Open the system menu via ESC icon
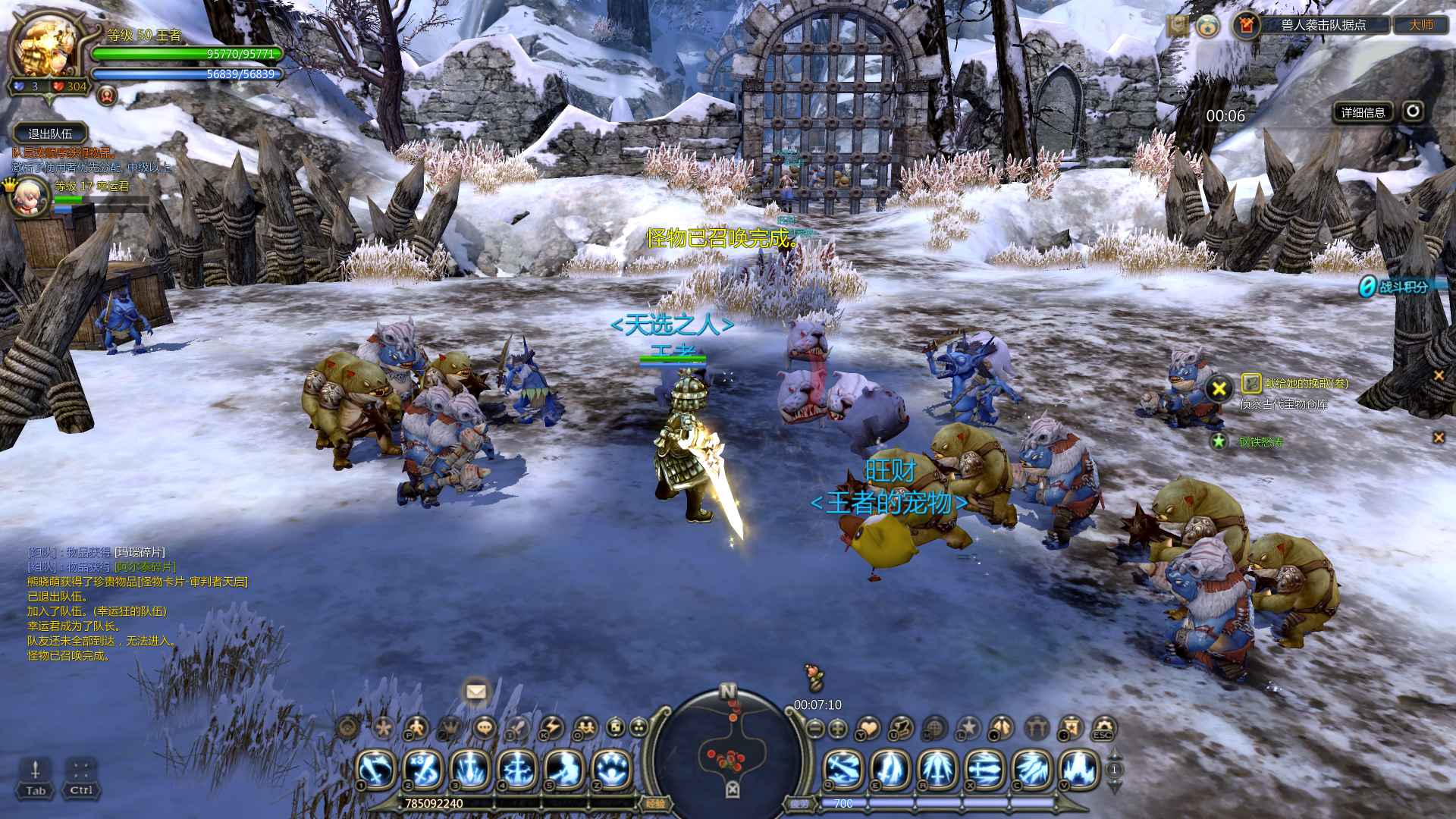The height and width of the screenshot is (819, 1456). pyautogui.click(x=1103, y=729)
